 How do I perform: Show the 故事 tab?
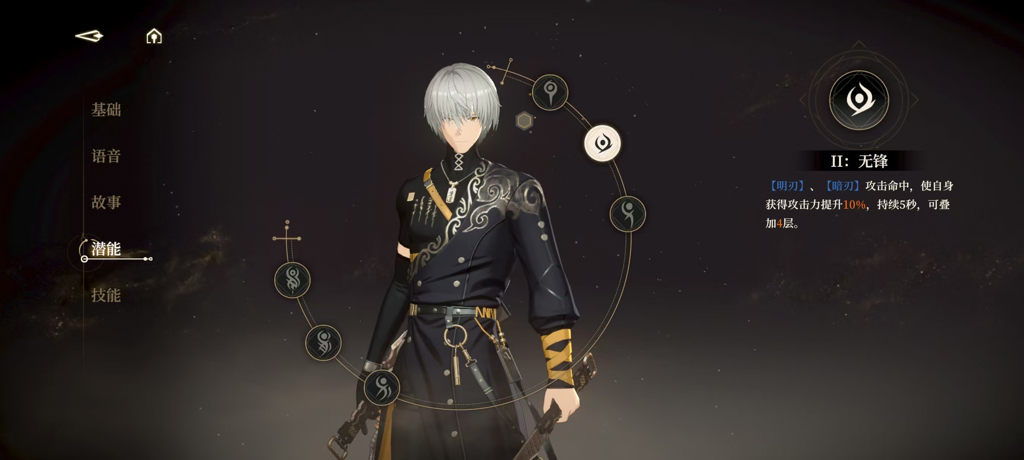(106, 202)
